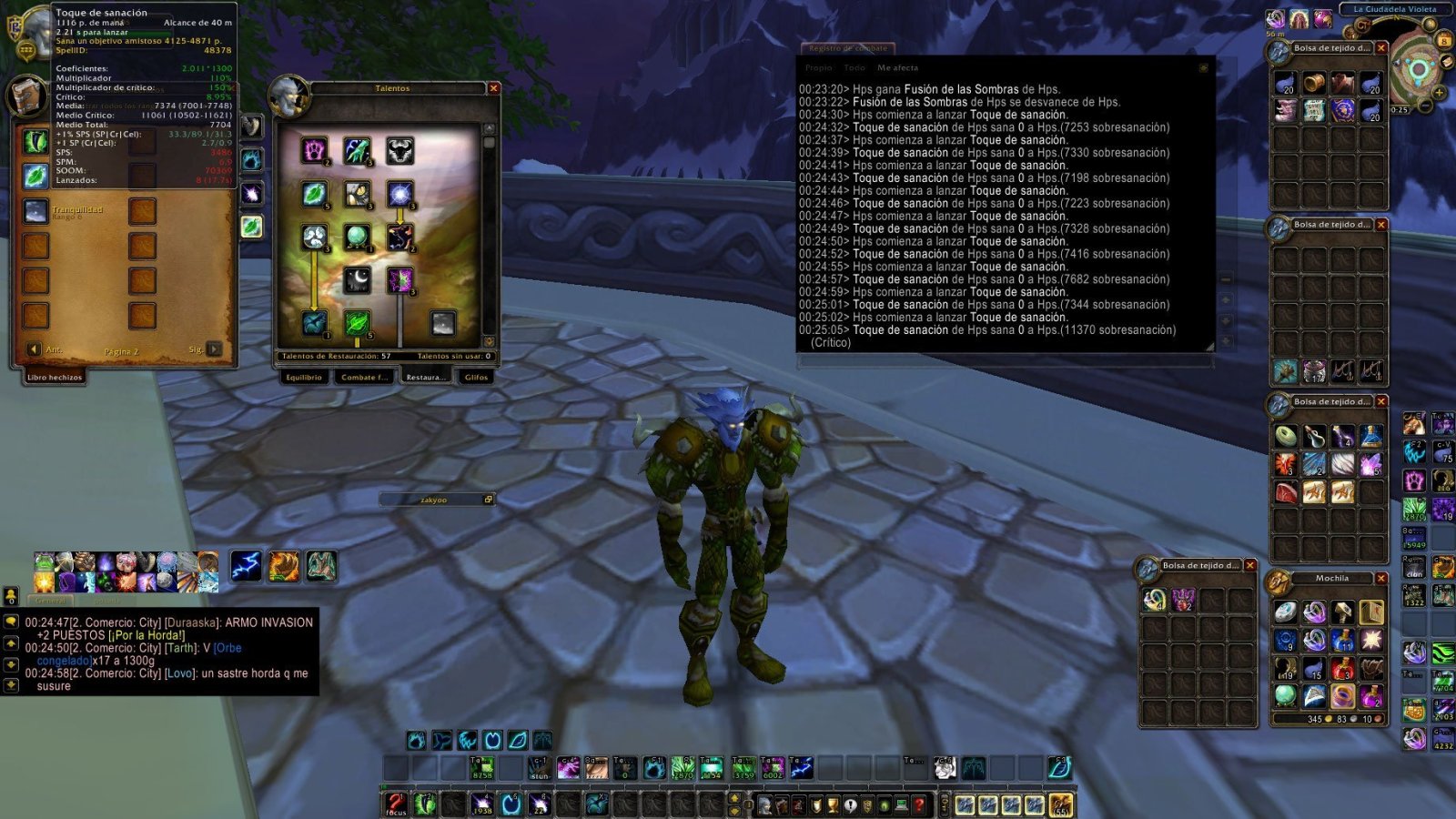Viewport: 1456px width, 819px height.
Task: Enable the Me afecta filter
Action: point(897,66)
